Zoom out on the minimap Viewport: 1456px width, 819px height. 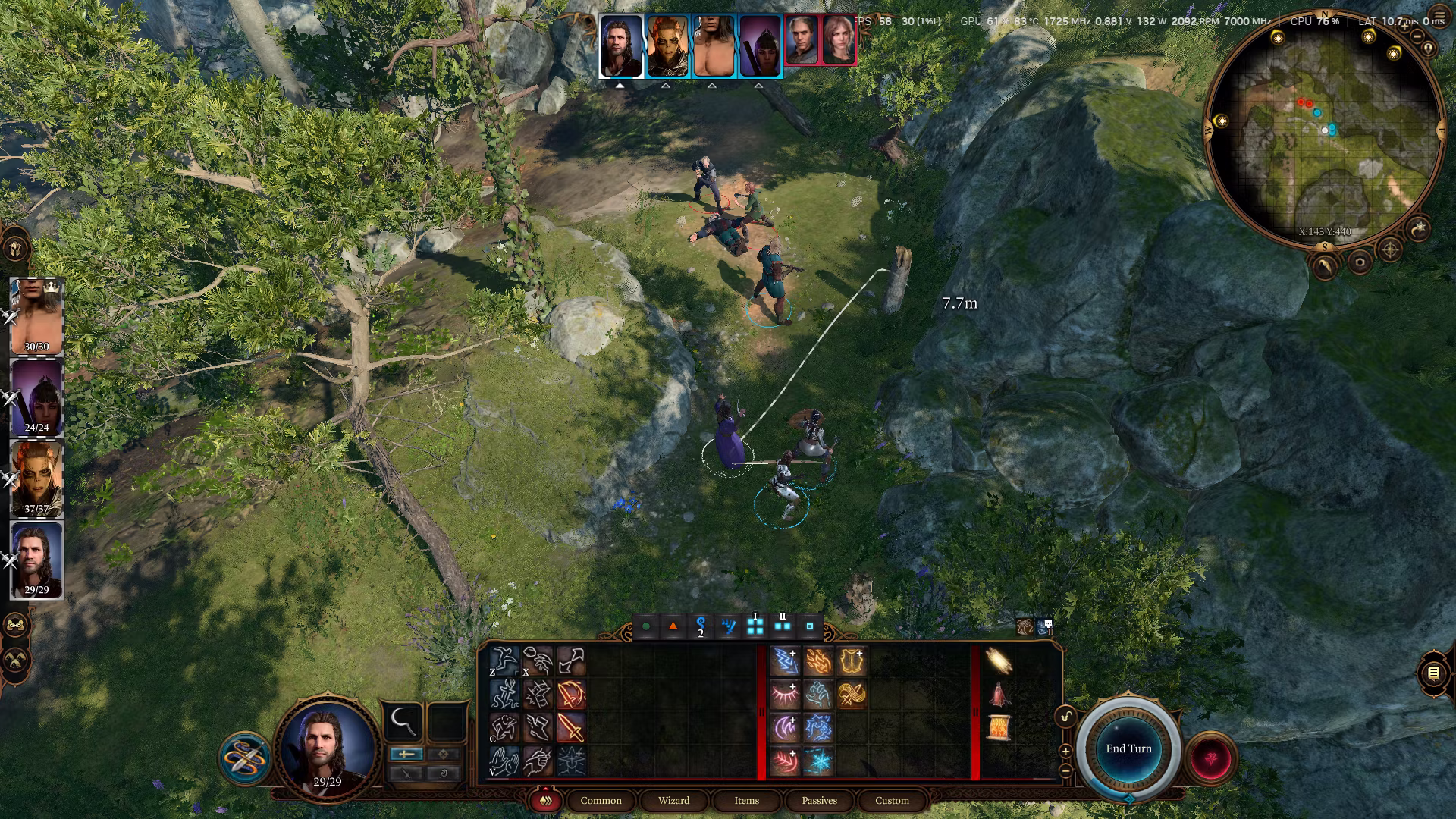coord(1417,36)
